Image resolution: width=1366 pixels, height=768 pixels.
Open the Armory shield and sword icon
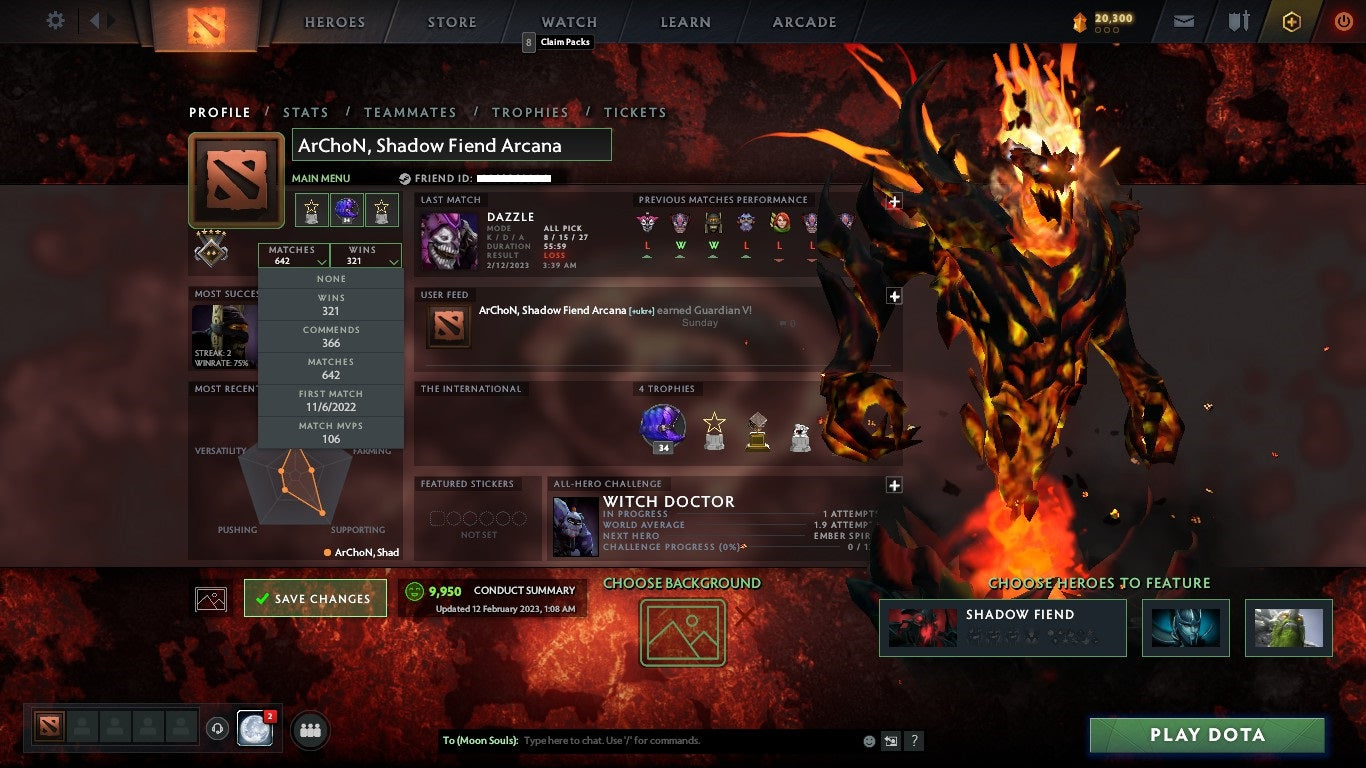tap(1238, 20)
